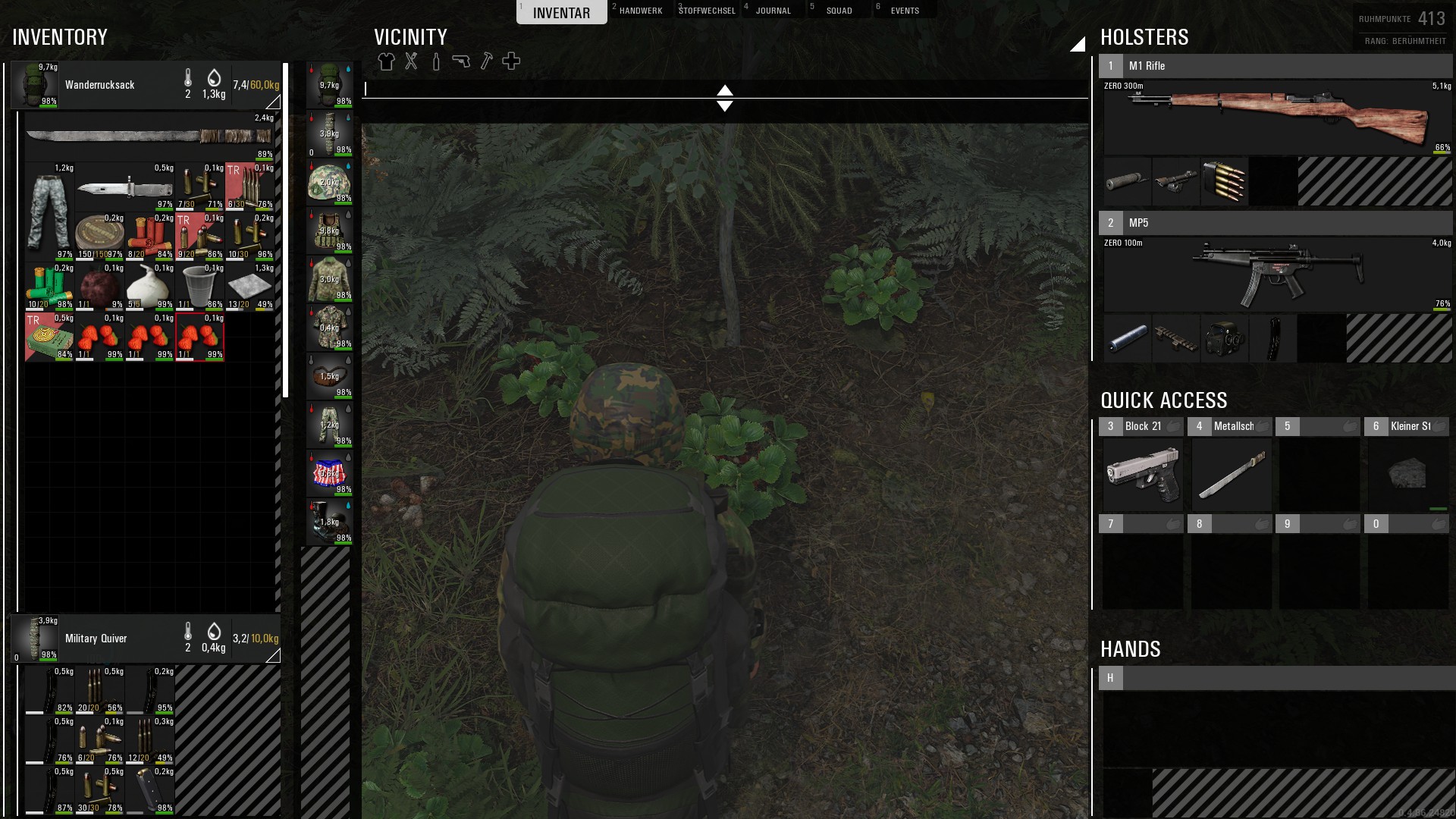
Task: Filter vicinity by pistol weapon icon
Action: pyautogui.click(x=461, y=61)
